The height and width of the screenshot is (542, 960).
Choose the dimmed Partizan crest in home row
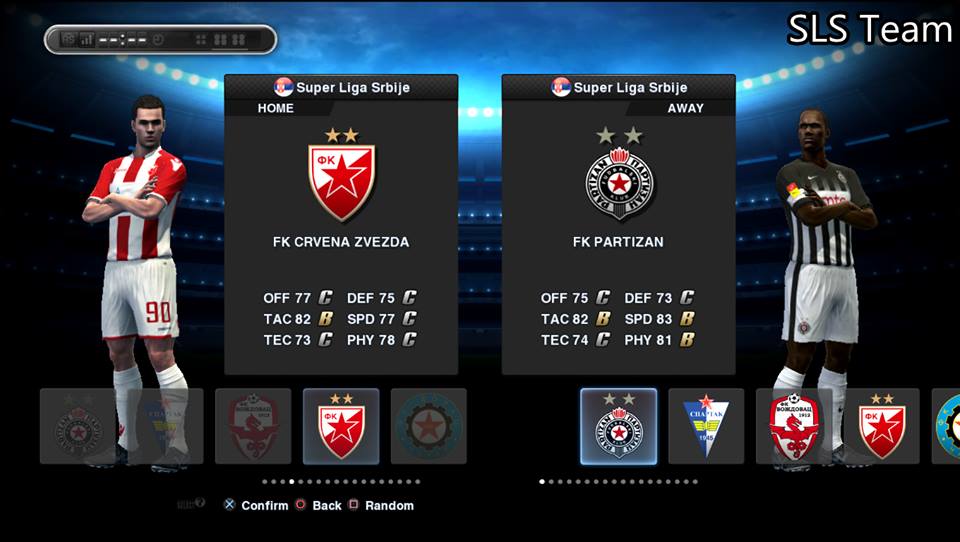point(77,426)
